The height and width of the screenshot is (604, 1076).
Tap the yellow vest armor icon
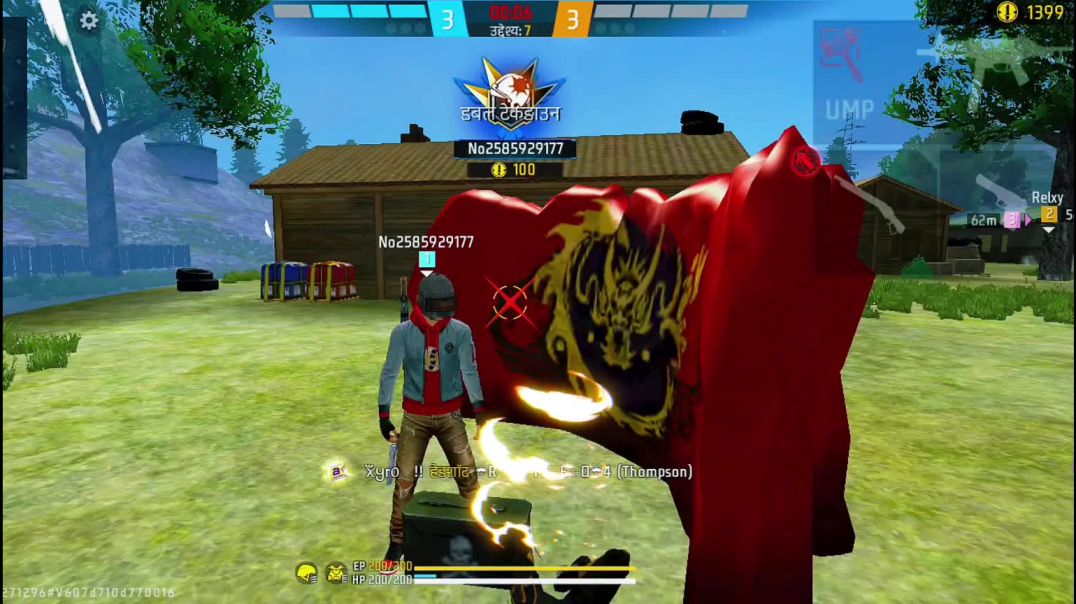point(336,572)
